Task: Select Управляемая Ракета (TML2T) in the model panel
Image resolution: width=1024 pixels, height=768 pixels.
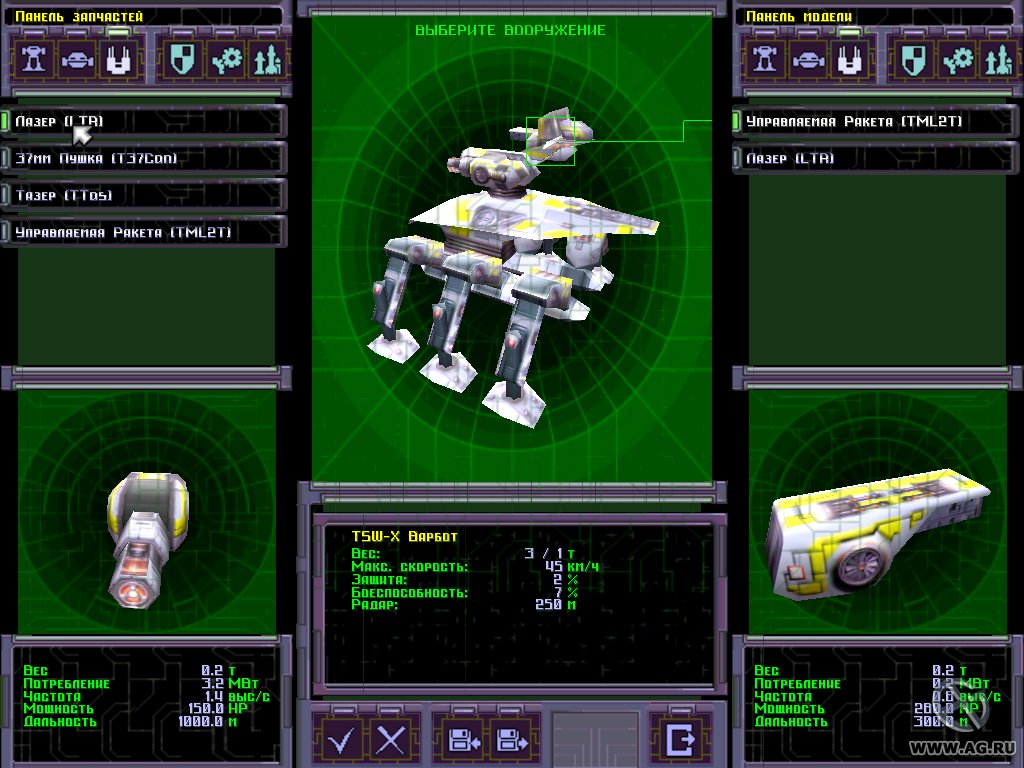Action: 868,121
